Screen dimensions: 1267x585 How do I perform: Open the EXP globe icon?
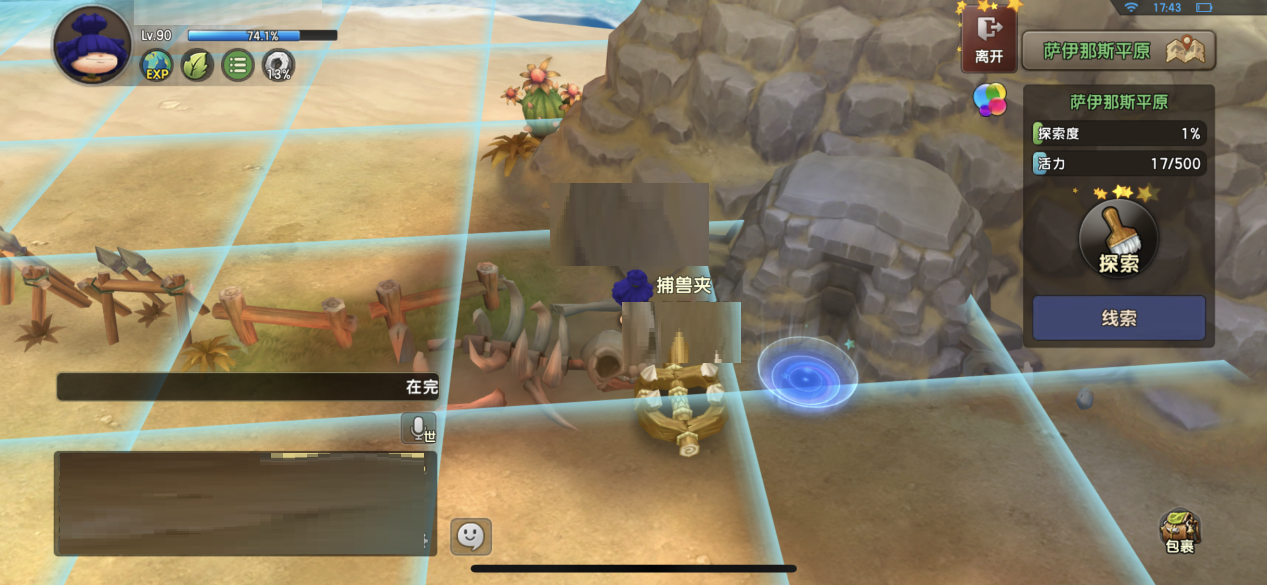coord(156,66)
